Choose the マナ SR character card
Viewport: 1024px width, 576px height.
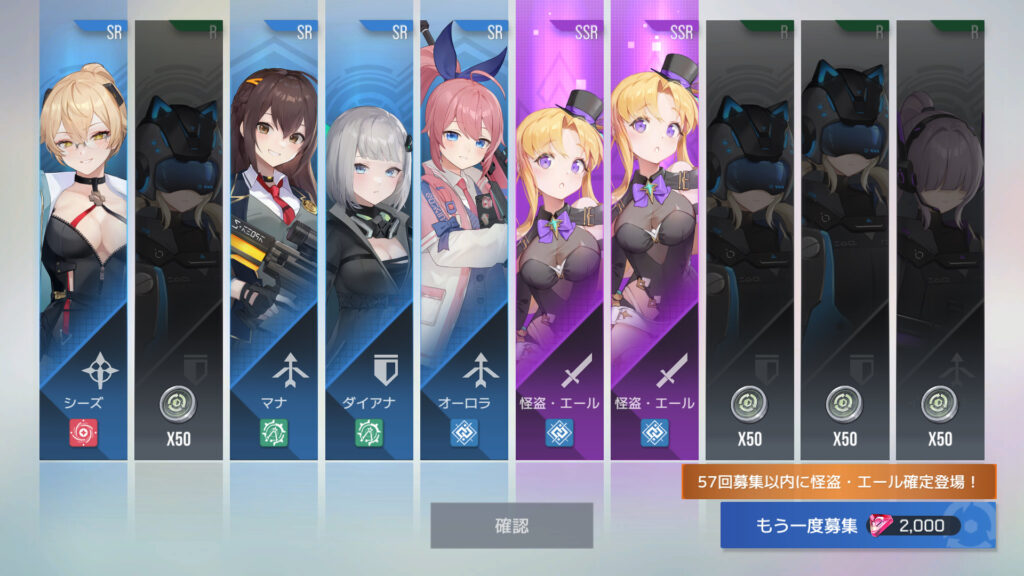click(x=274, y=240)
